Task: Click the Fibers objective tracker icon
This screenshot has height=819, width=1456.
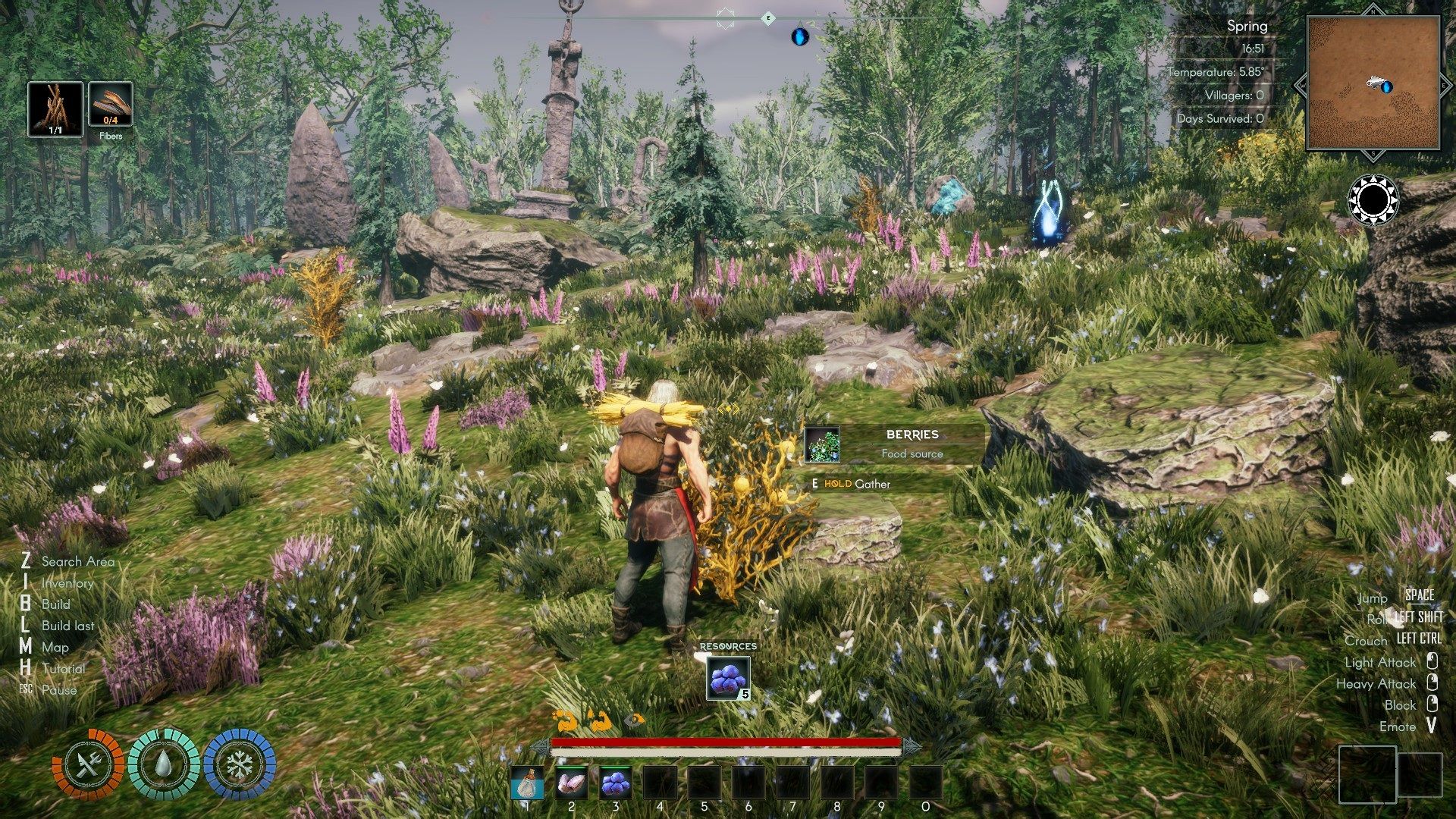Action: pyautogui.click(x=111, y=105)
